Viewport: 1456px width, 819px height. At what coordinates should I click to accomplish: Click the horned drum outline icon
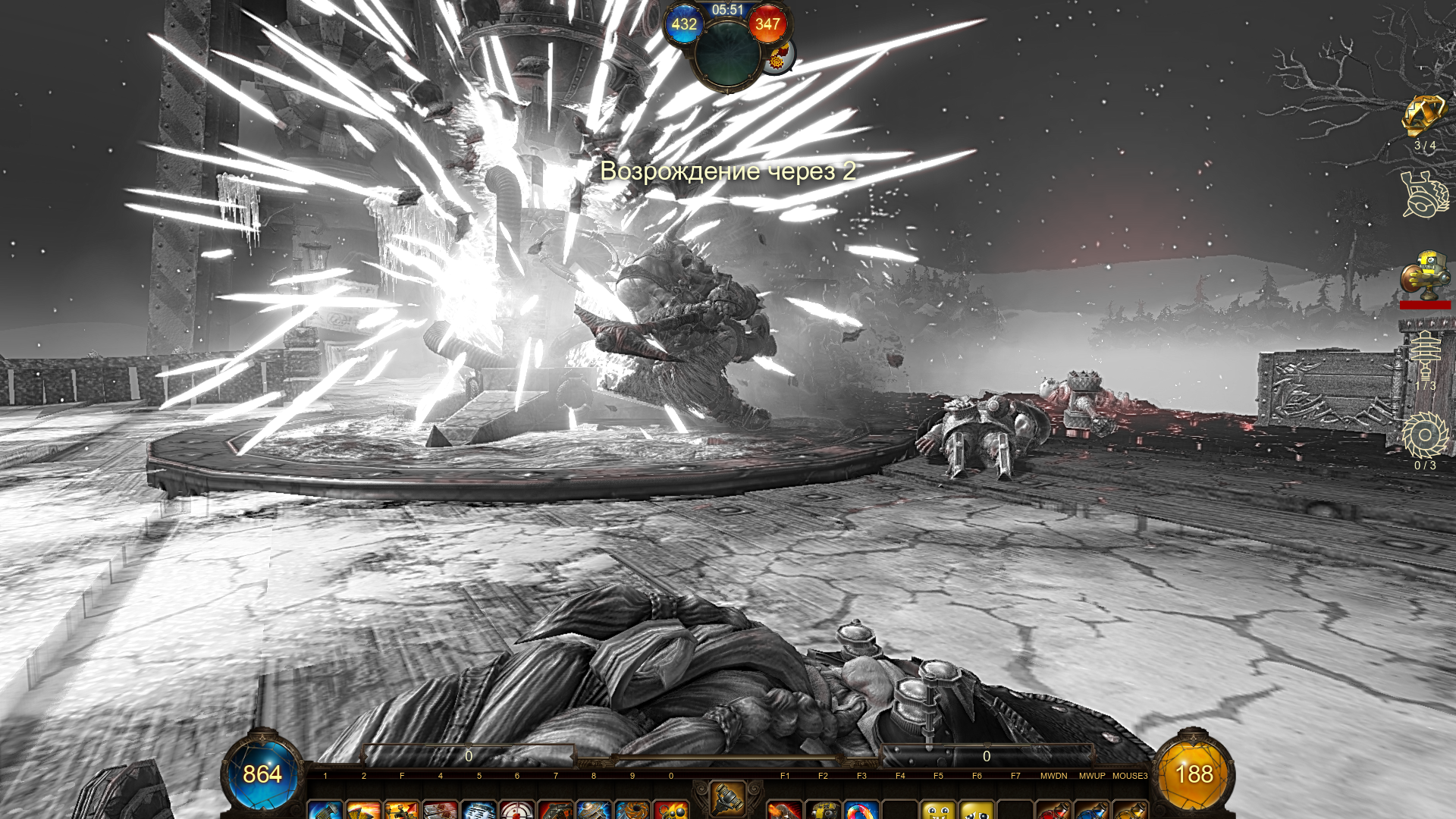tap(1425, 195)
